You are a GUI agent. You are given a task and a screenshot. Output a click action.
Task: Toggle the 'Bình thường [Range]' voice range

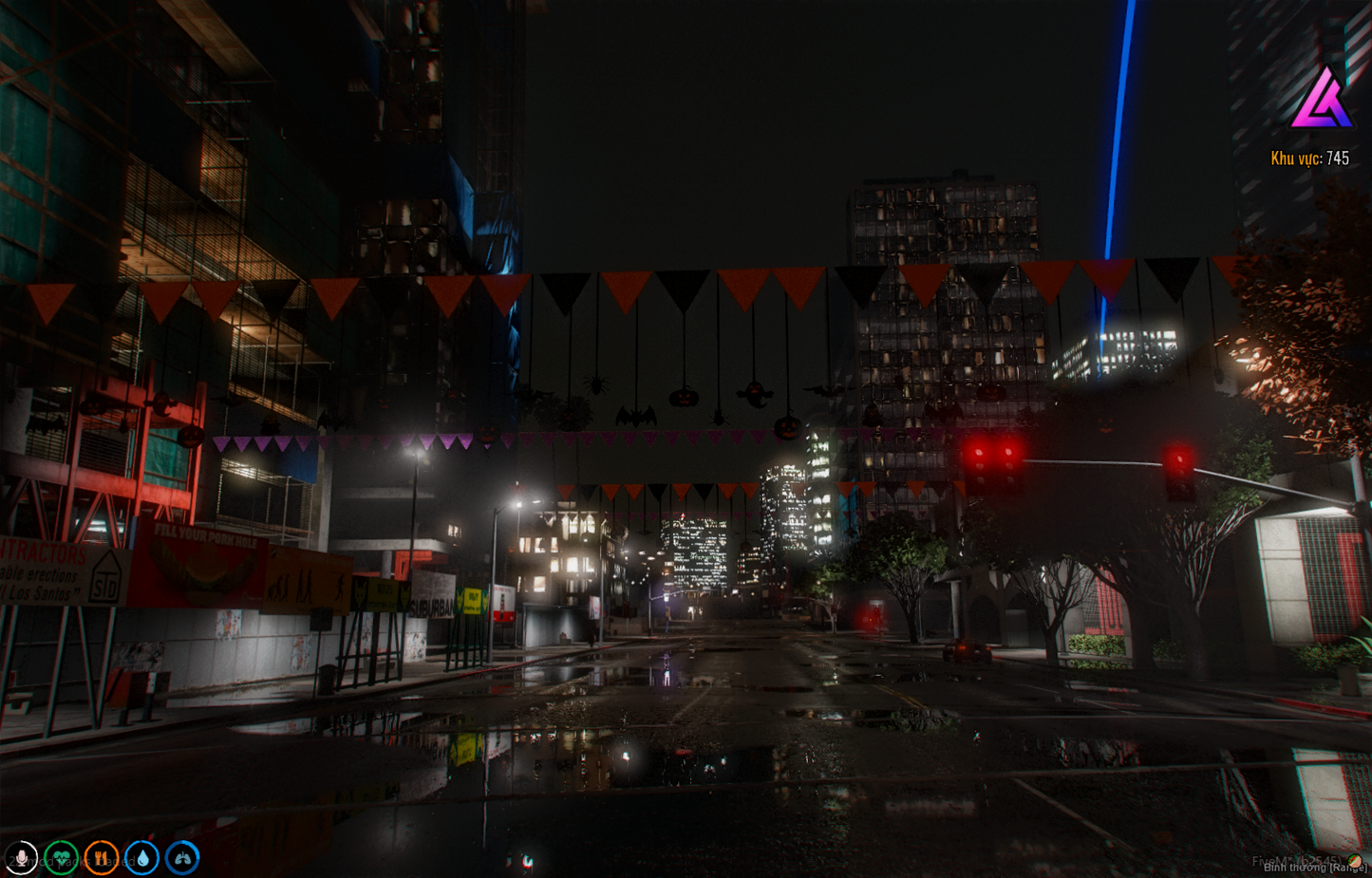pos(1313,867)
